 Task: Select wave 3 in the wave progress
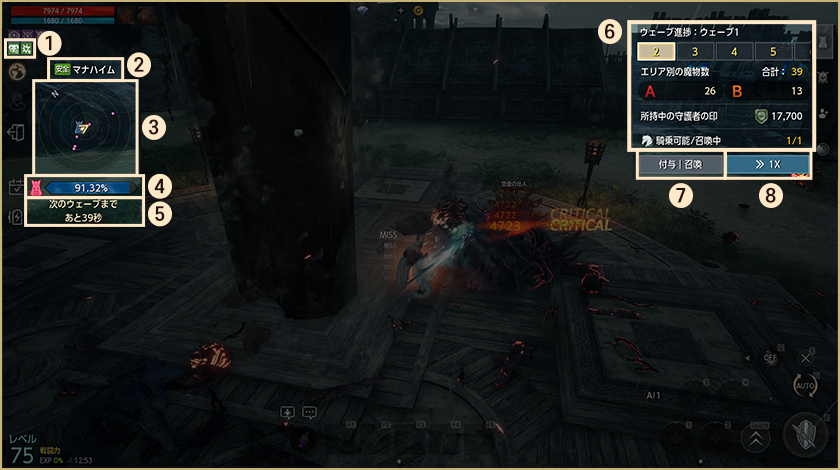click(x=696, y=51)
